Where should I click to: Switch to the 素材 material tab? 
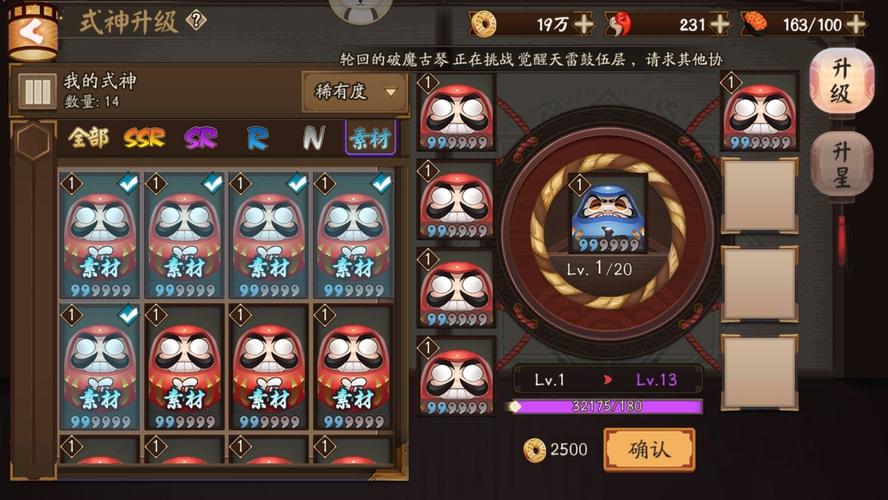pyautogui.click(x=370, y=138)
